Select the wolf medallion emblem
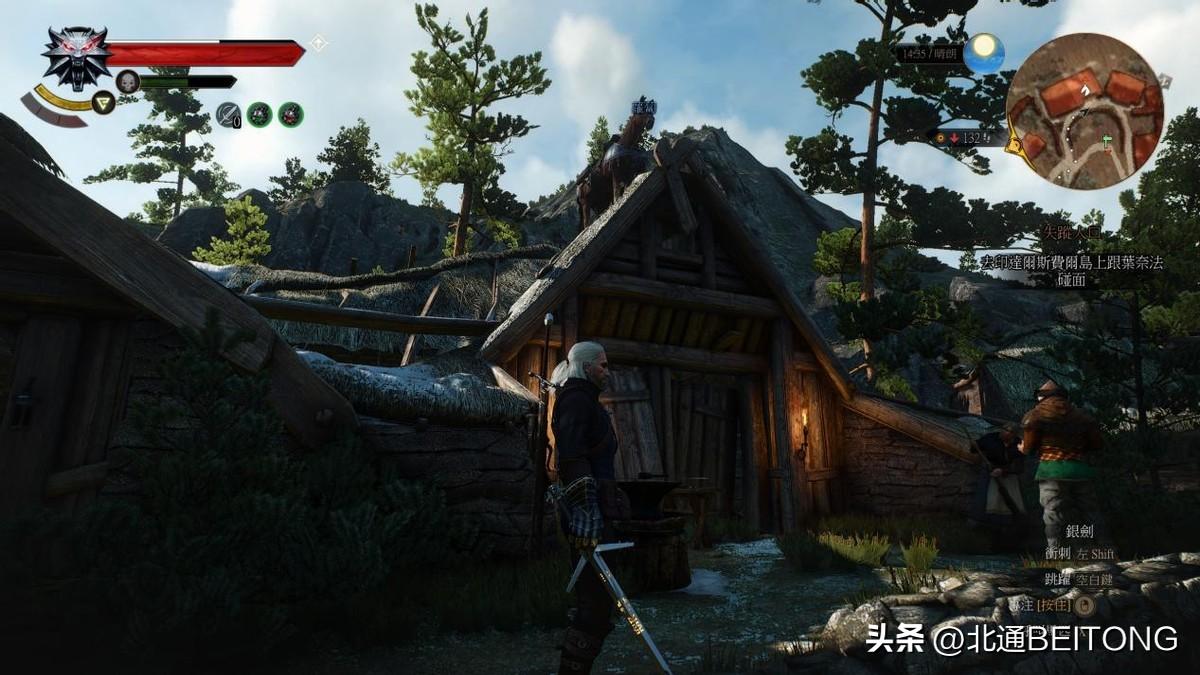The height and width of the screenshot is (675, 1200). (x=76, y=55)
